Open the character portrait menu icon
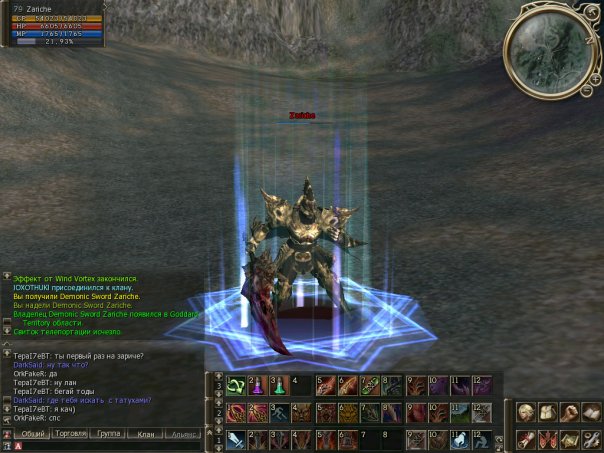 527,412
